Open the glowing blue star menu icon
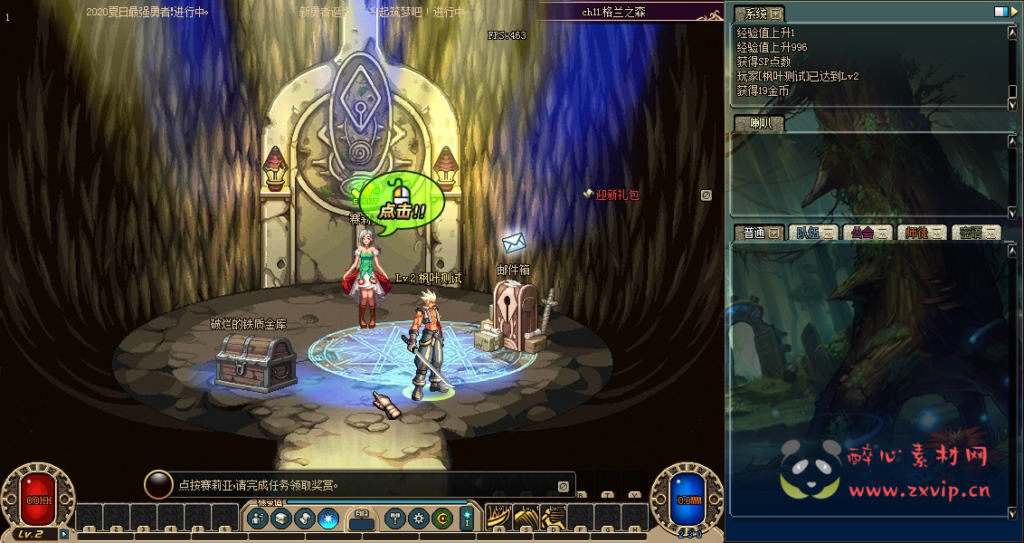This screenshot has width=1024, height=543. point(328,518)
